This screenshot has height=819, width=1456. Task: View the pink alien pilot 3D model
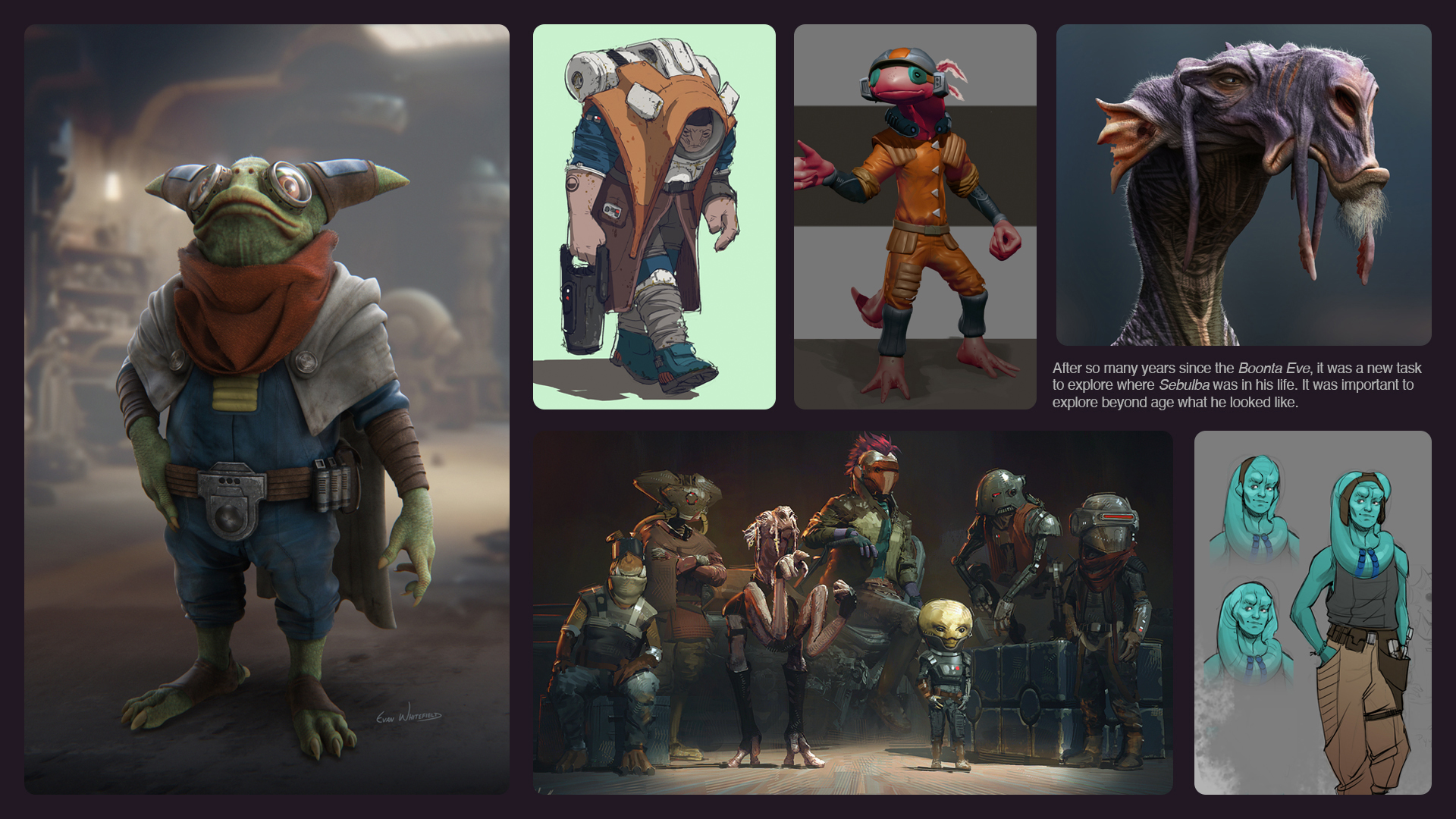(x=915, y=217)
